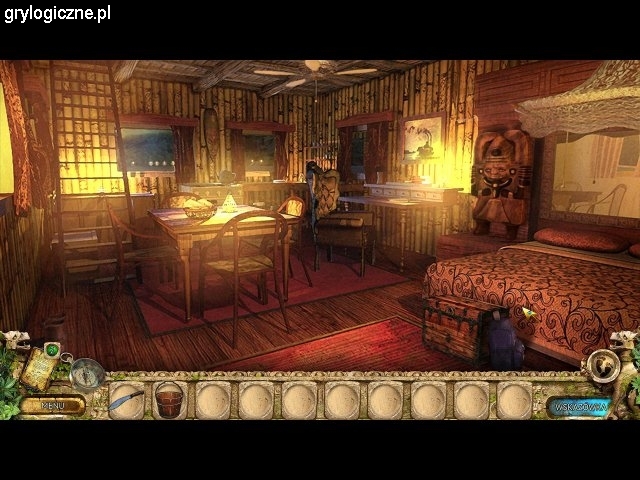The image size is (640, 480).
Task: Click the round medallion above the hint button
Action: pyautogui.click(x=604, y=366)
